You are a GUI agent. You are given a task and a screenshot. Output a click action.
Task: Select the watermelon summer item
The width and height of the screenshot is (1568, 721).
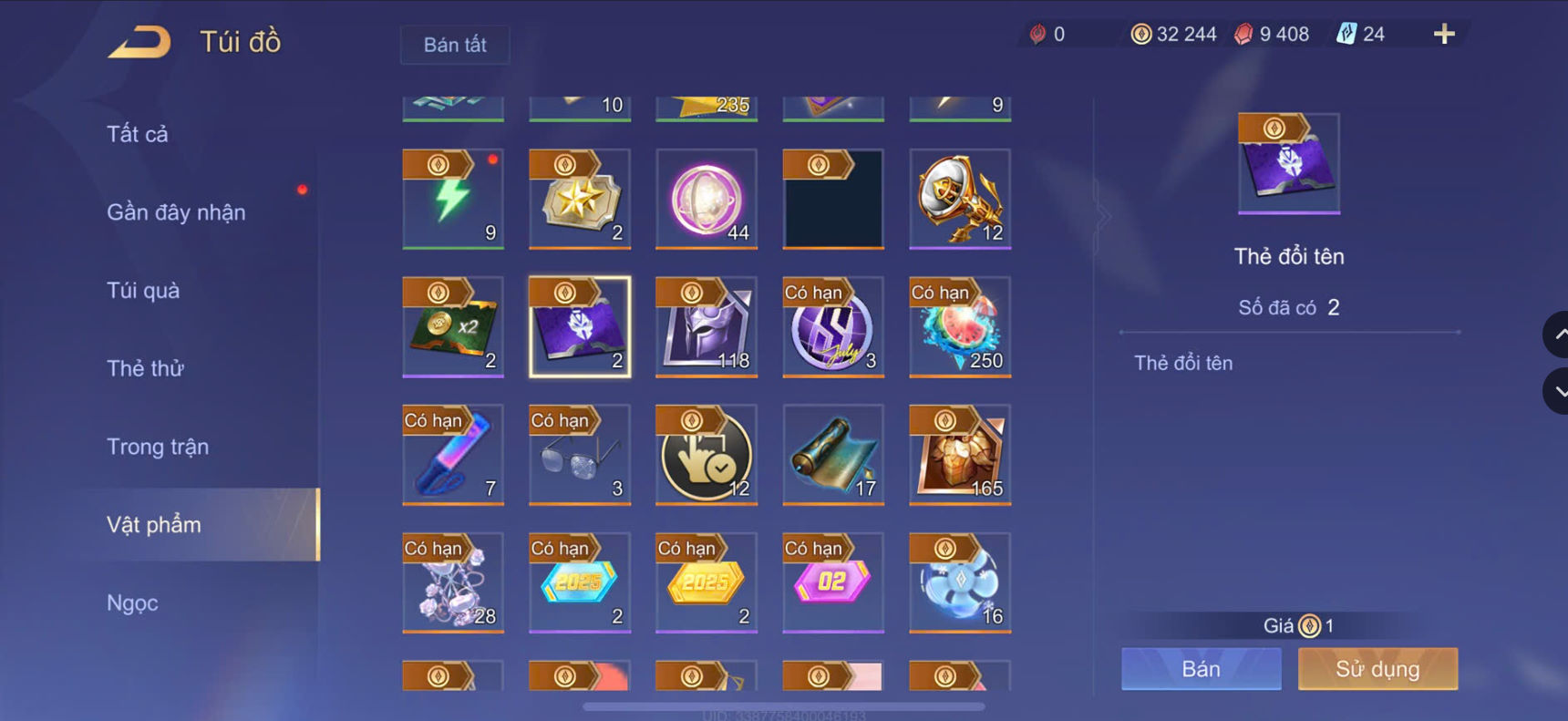960,326
